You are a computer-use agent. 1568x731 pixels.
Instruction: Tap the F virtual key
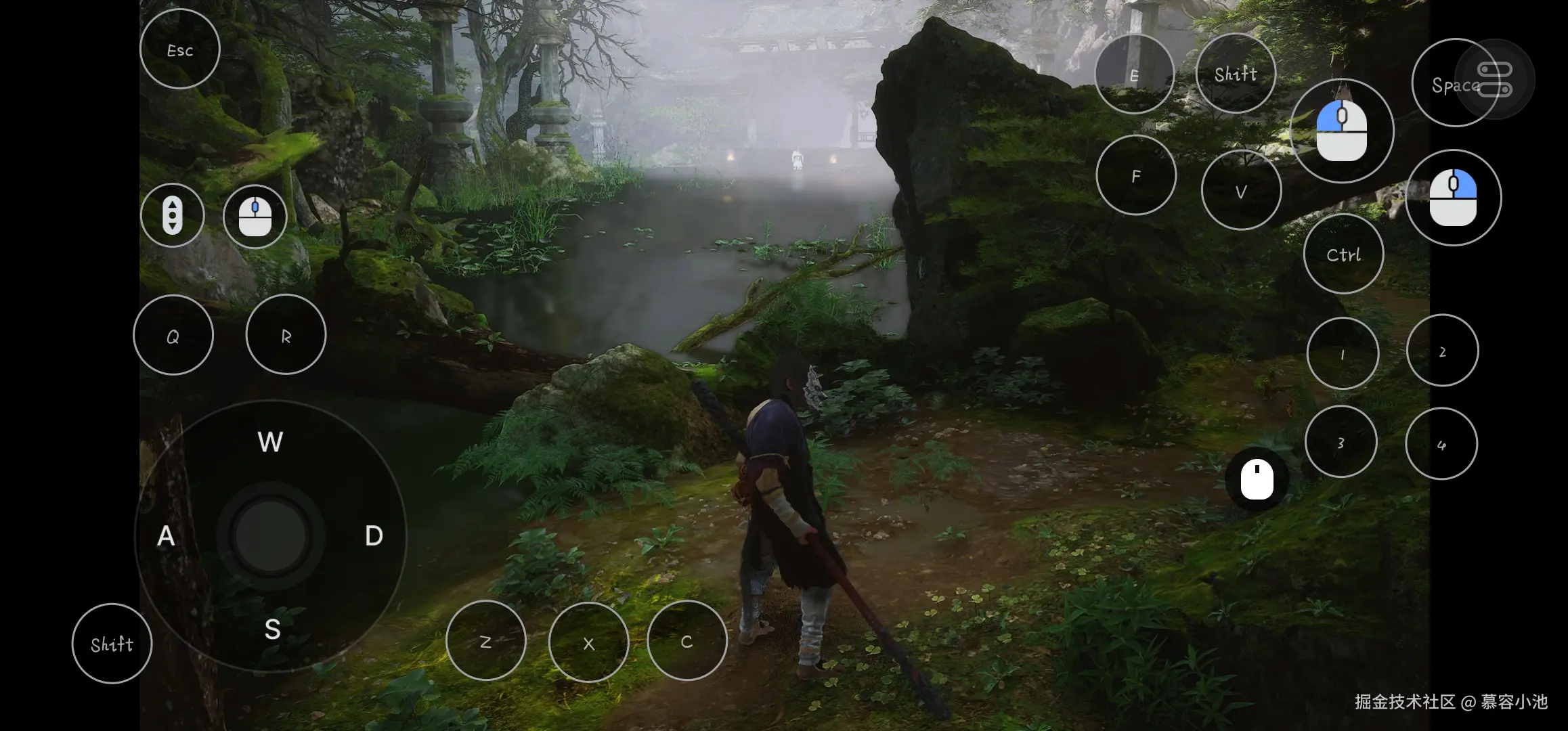pos(1136,176)
